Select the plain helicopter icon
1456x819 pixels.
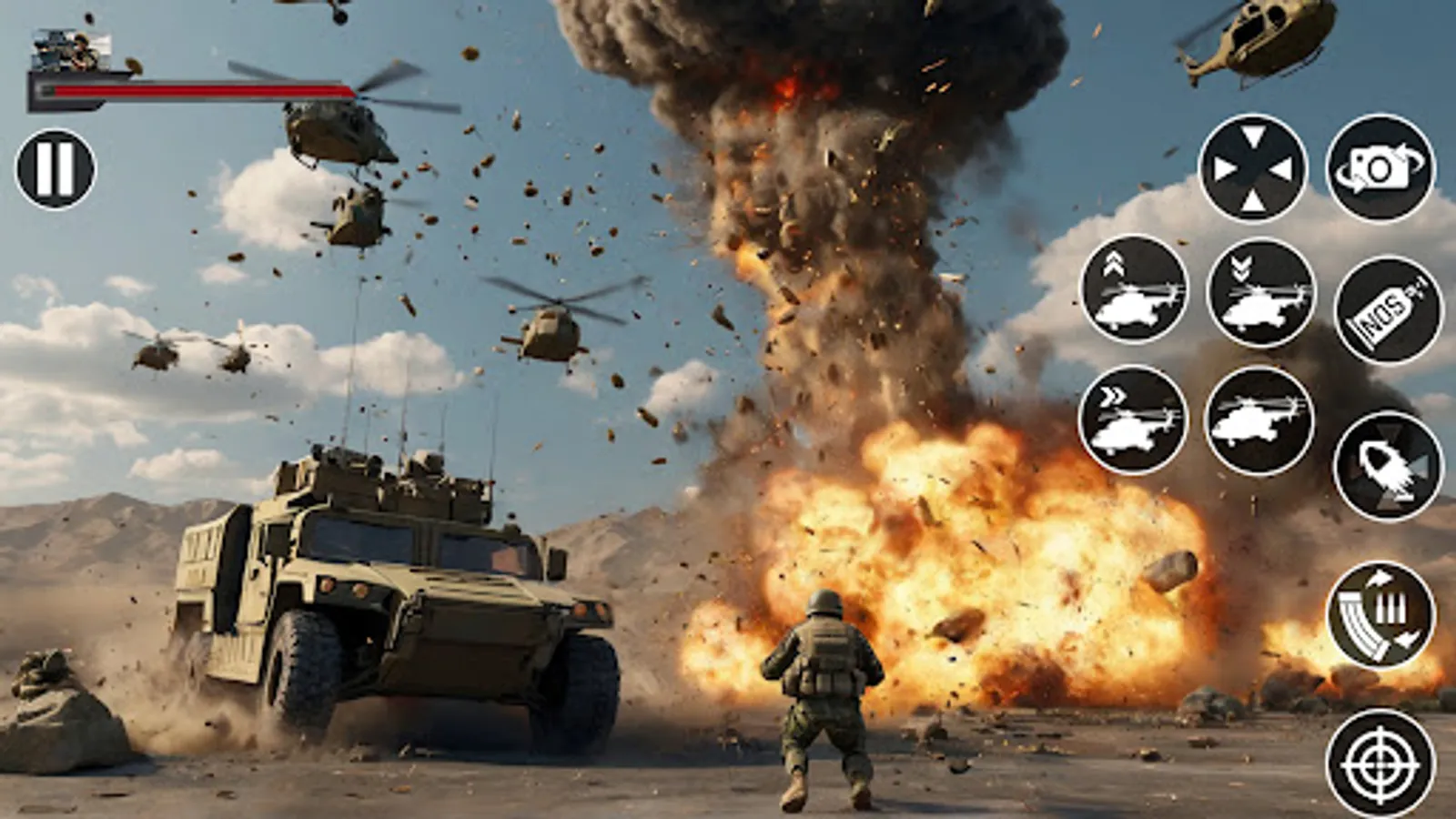1259,419
